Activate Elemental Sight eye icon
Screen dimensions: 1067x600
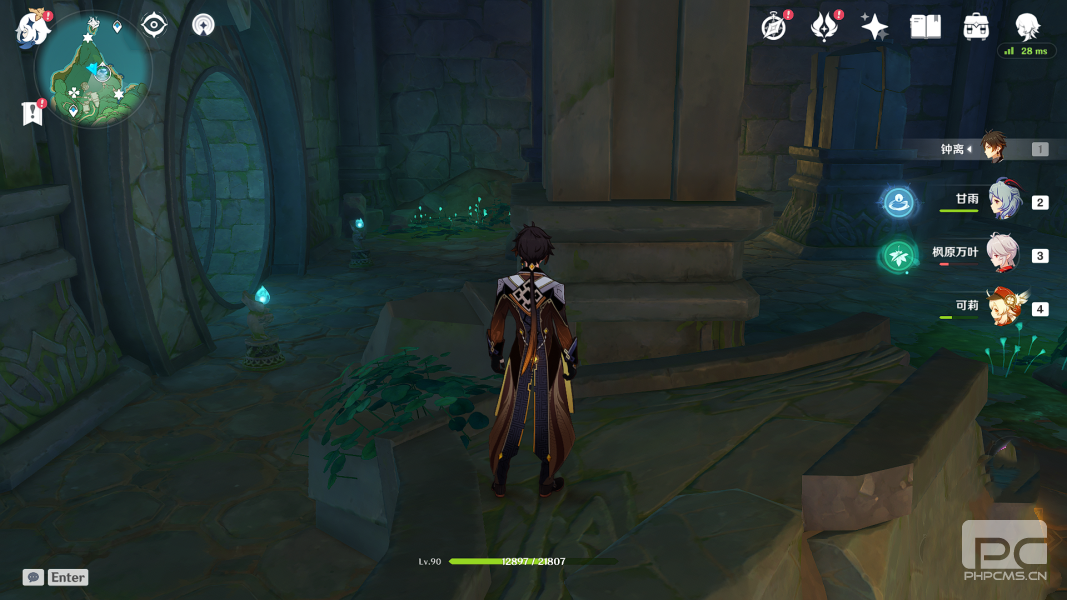point(154,25)
